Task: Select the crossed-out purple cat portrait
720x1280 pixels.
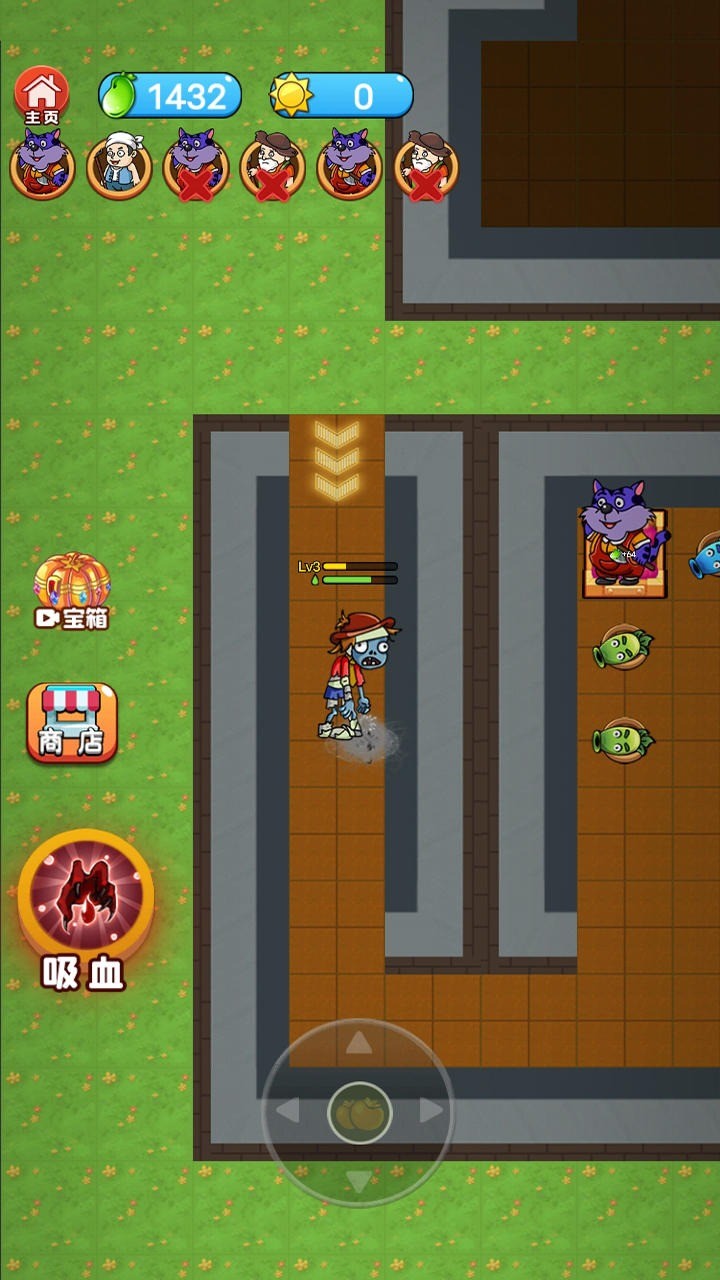Action: [196, 166]
